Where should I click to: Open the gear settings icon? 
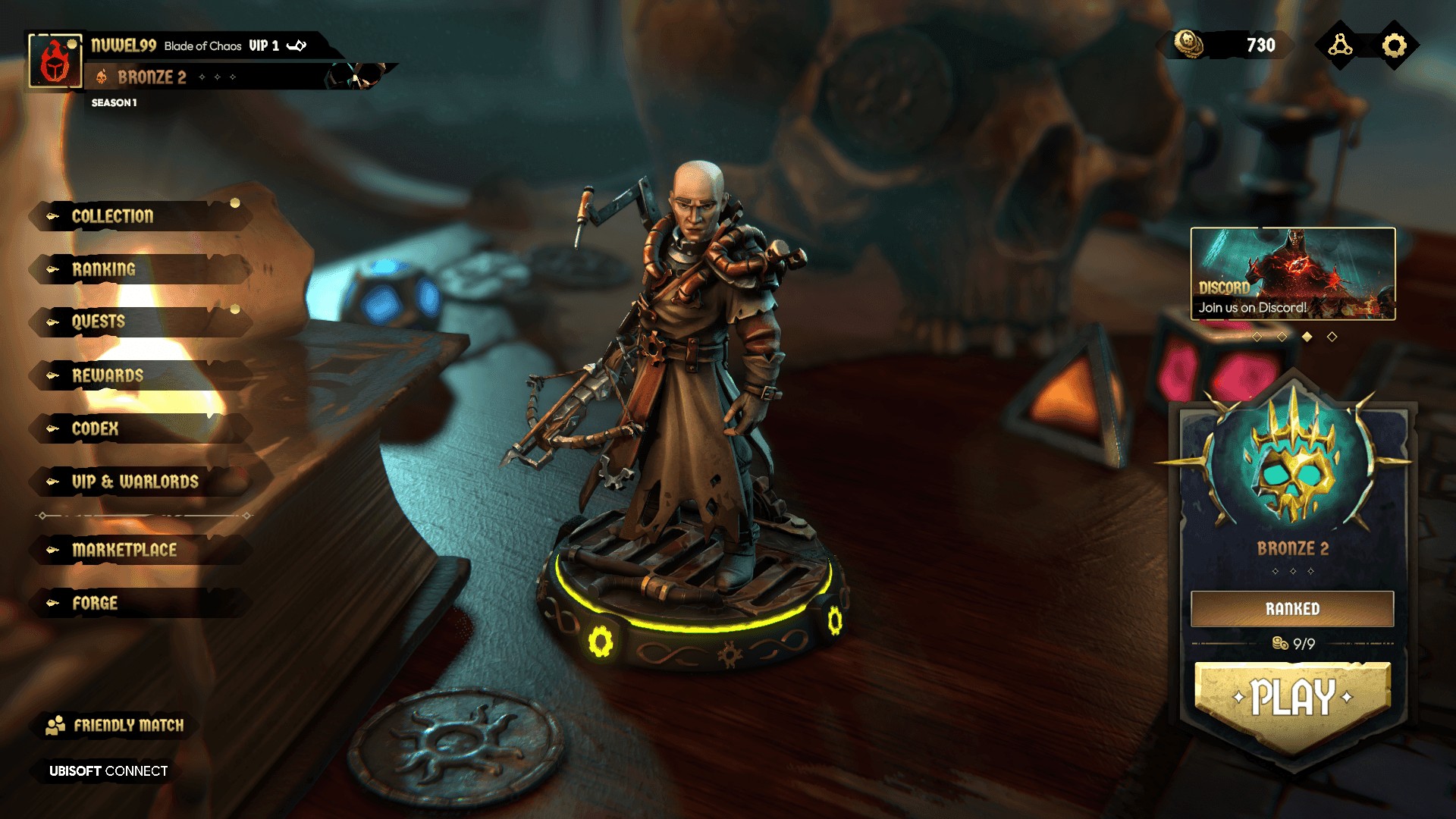point(1394,45)
